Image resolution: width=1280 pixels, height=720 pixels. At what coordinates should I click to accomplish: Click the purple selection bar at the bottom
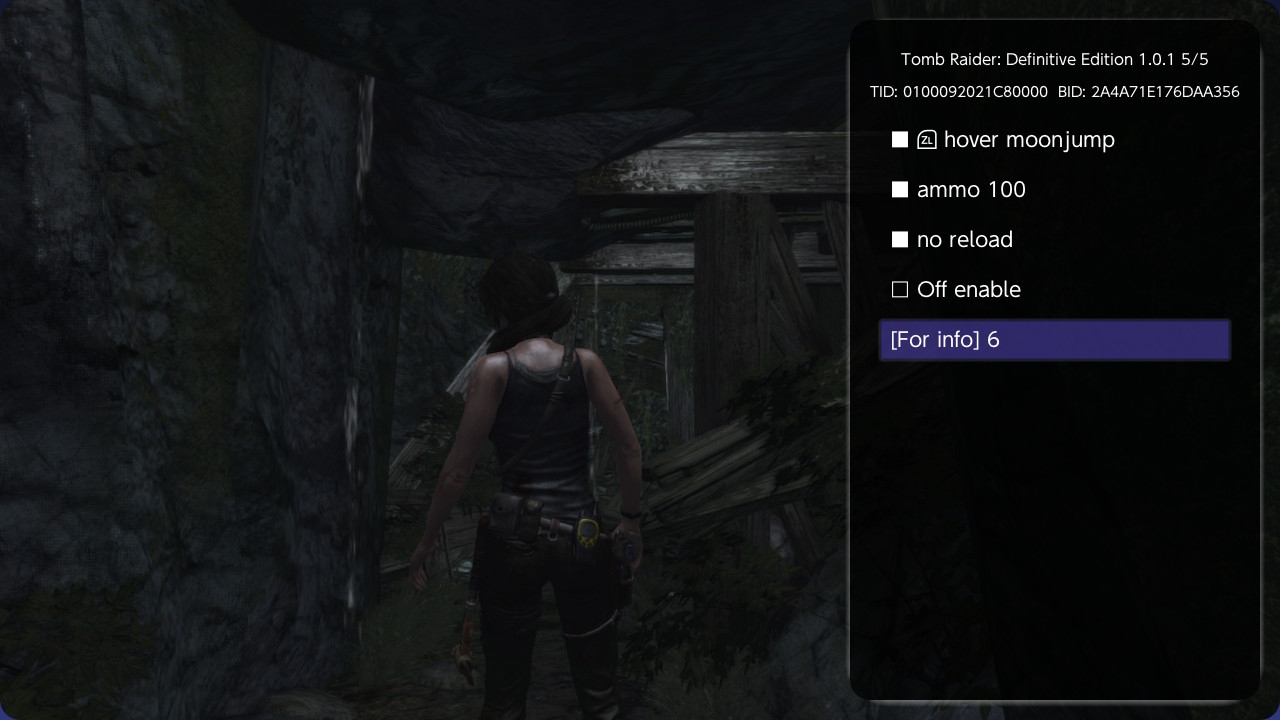[1055, 339]
